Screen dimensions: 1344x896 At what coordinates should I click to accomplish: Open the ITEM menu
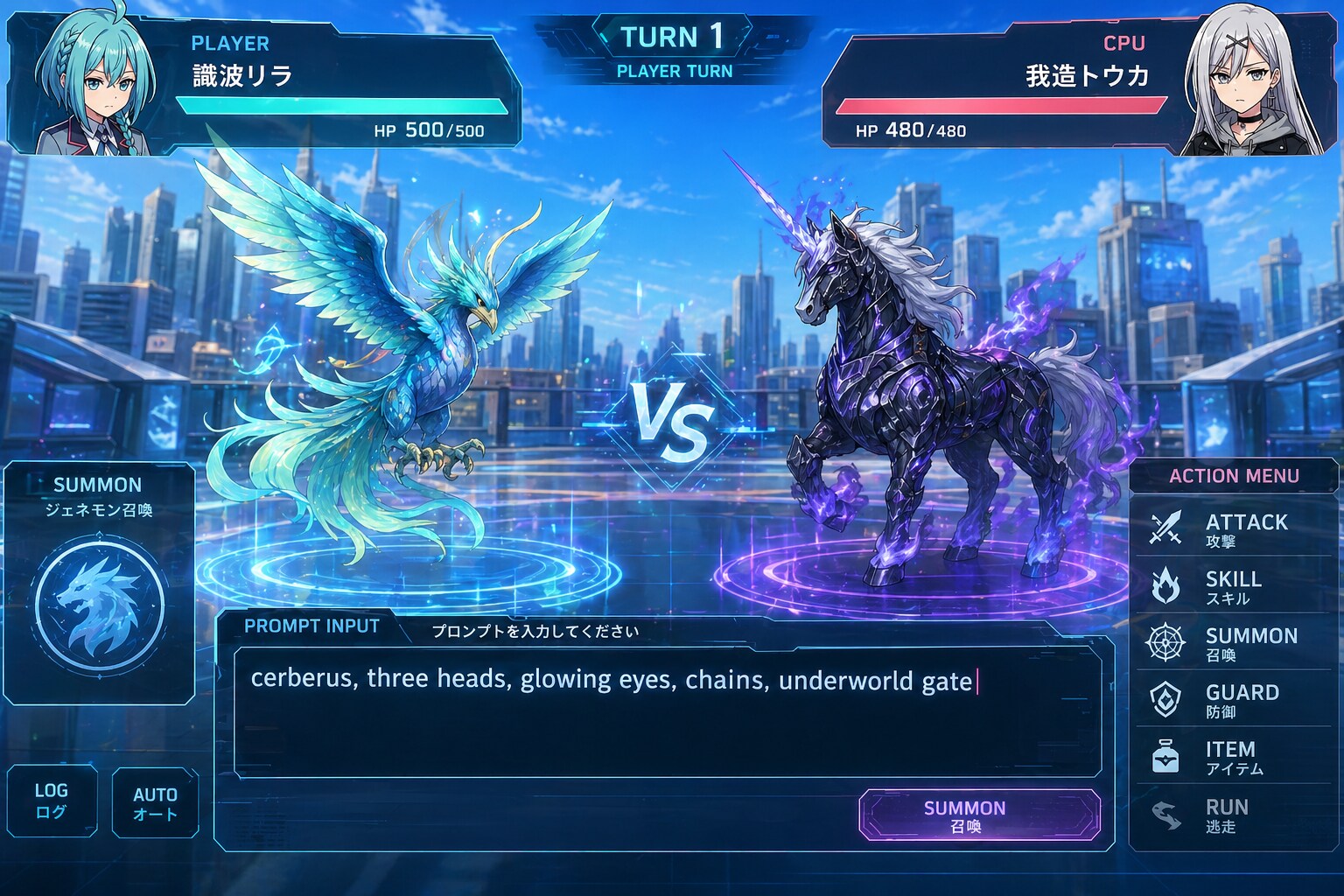tap(1234, 756)
